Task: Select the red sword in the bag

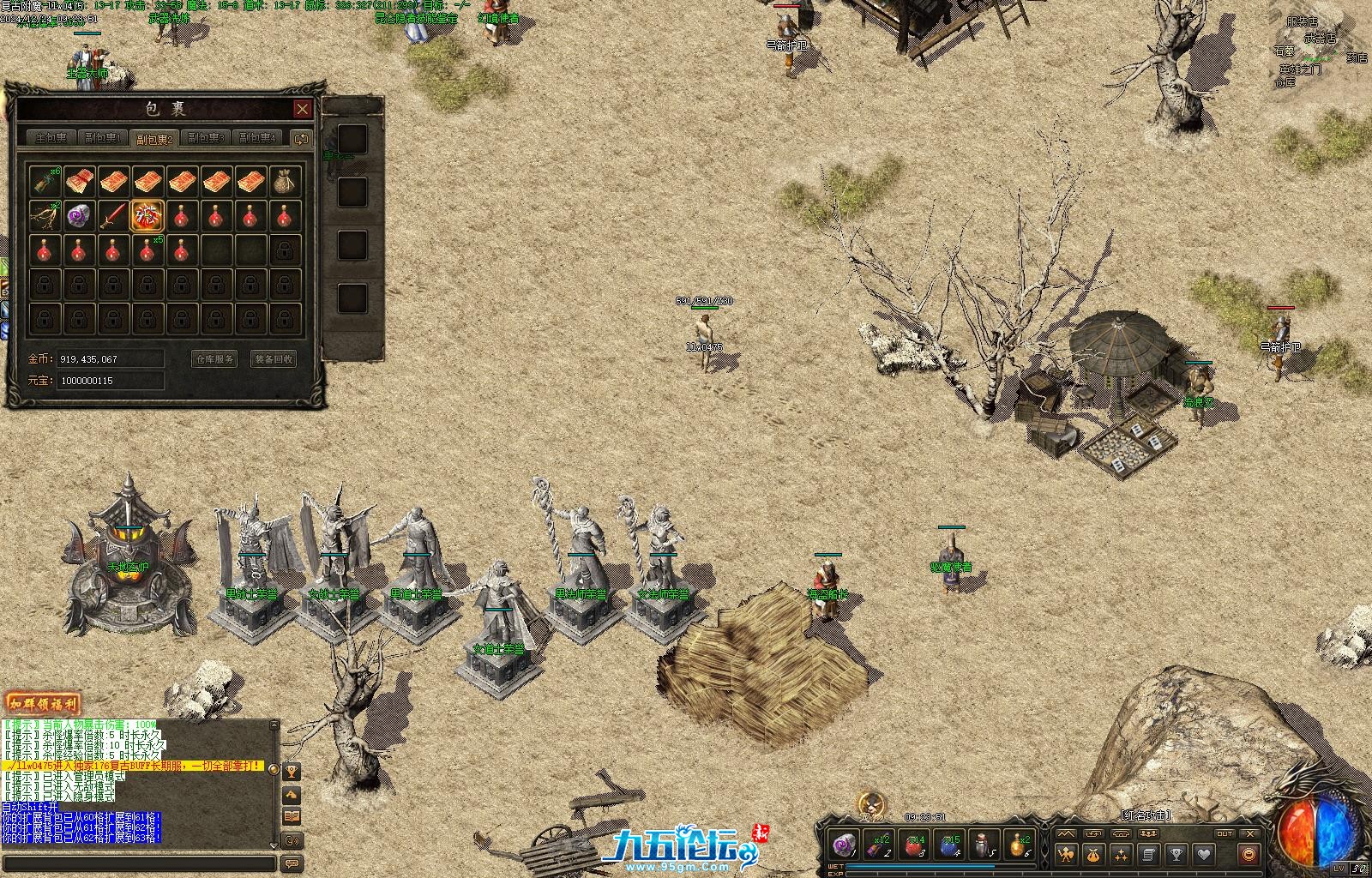Action: (112, 215)
